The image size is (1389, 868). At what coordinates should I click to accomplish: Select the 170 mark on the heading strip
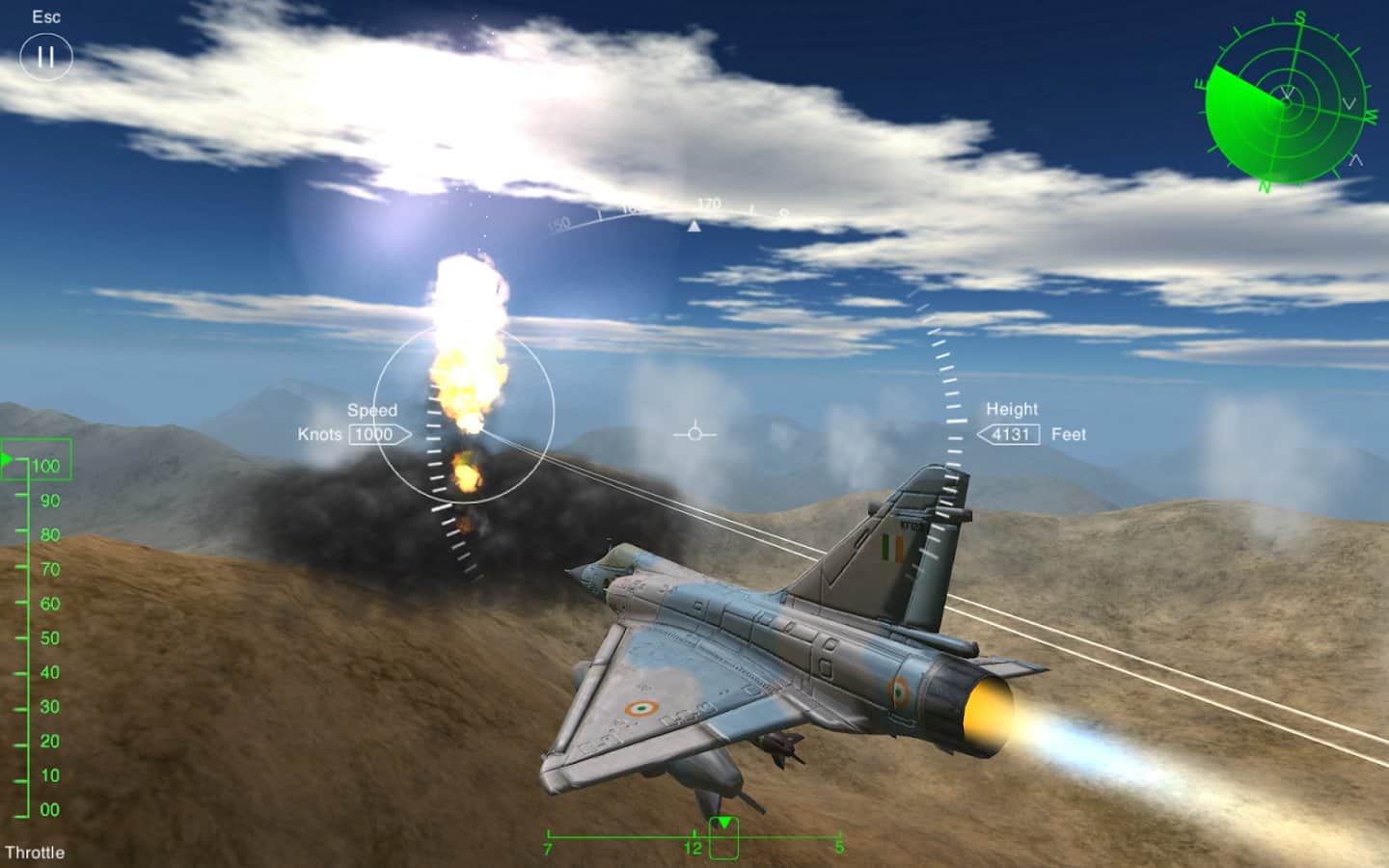(x=709, y=204)
